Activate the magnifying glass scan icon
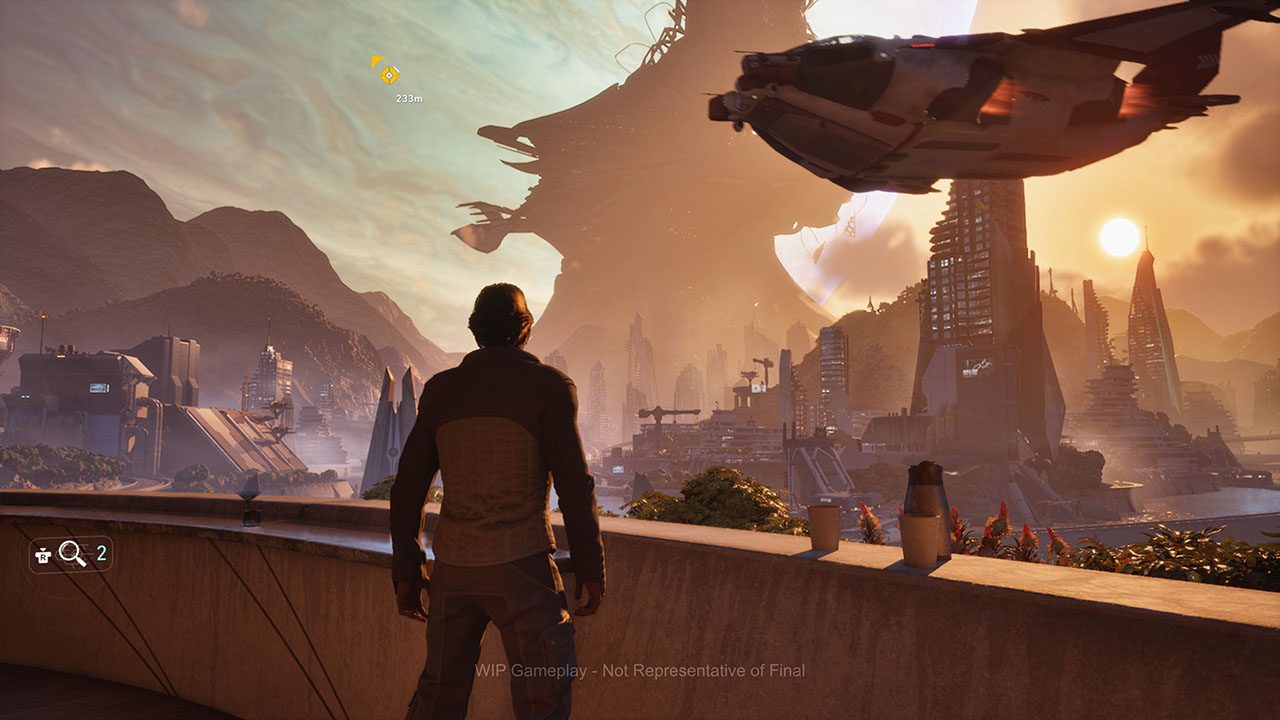The image size is (1280, 720). coord(72,553)
